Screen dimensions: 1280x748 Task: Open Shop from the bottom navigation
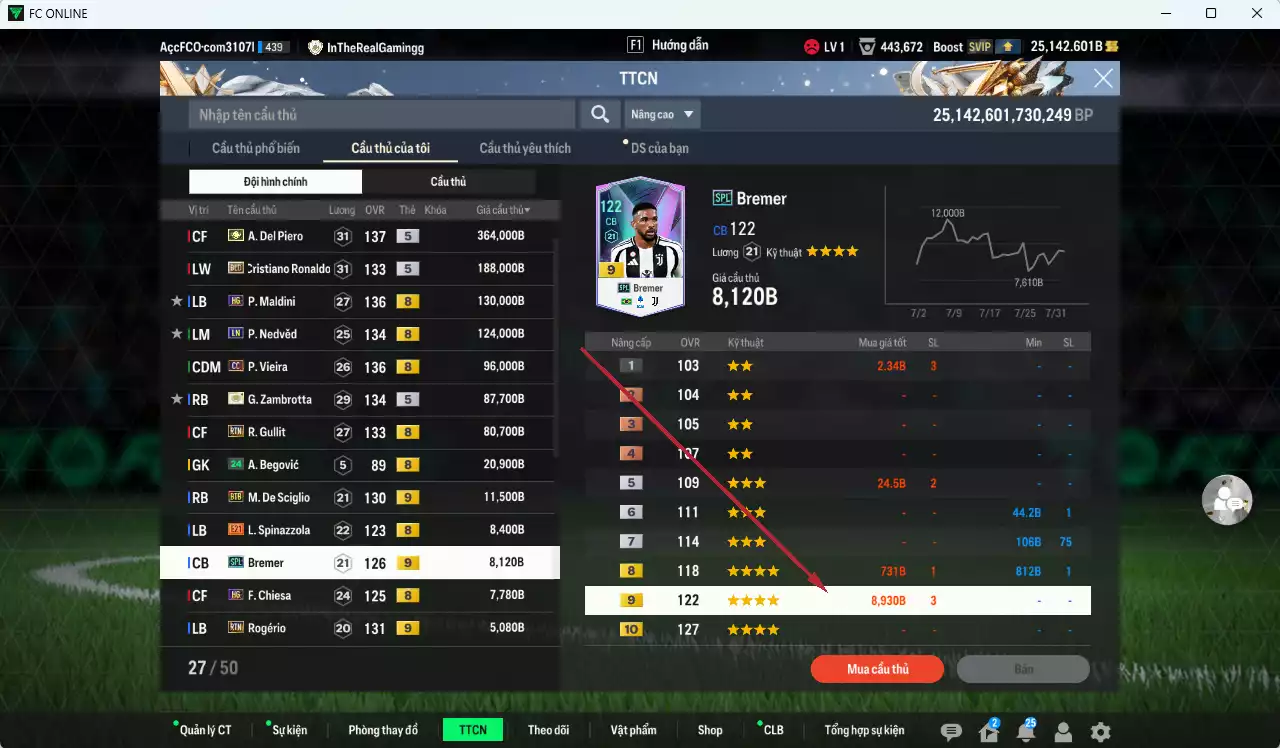710,729
